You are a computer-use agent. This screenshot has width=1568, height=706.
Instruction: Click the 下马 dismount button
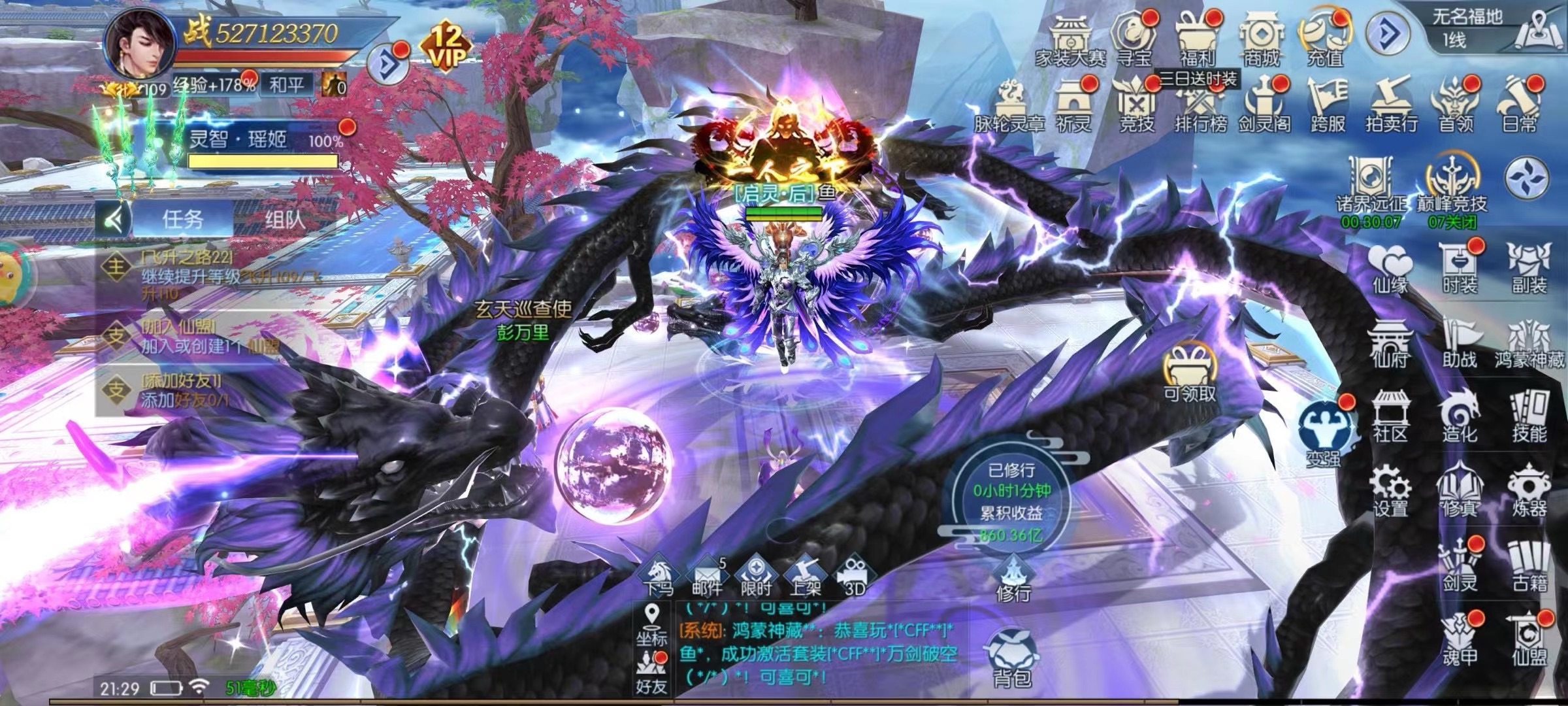coord(658,577)
